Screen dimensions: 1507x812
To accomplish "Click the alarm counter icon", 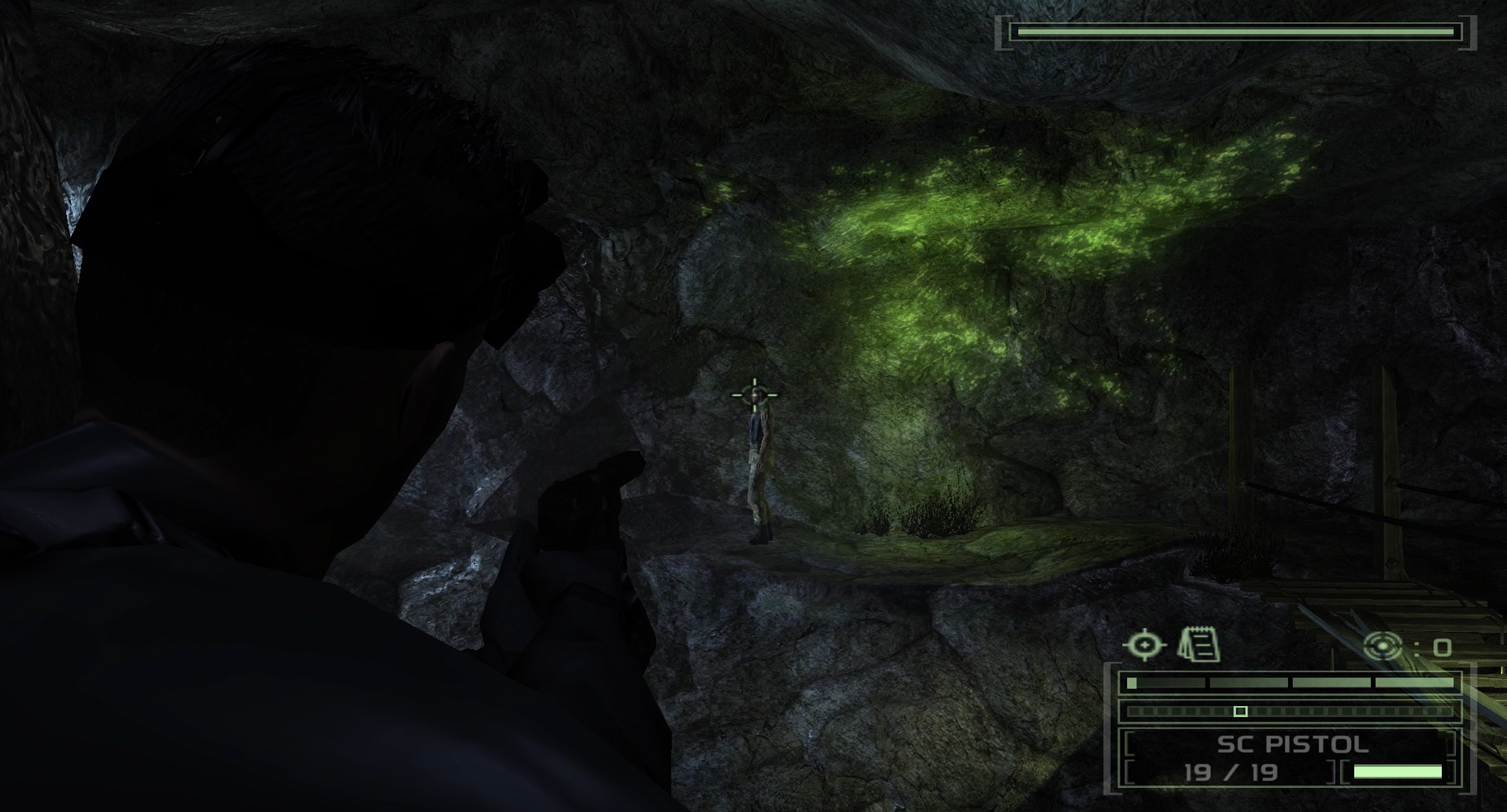I will click(1382, 646).
